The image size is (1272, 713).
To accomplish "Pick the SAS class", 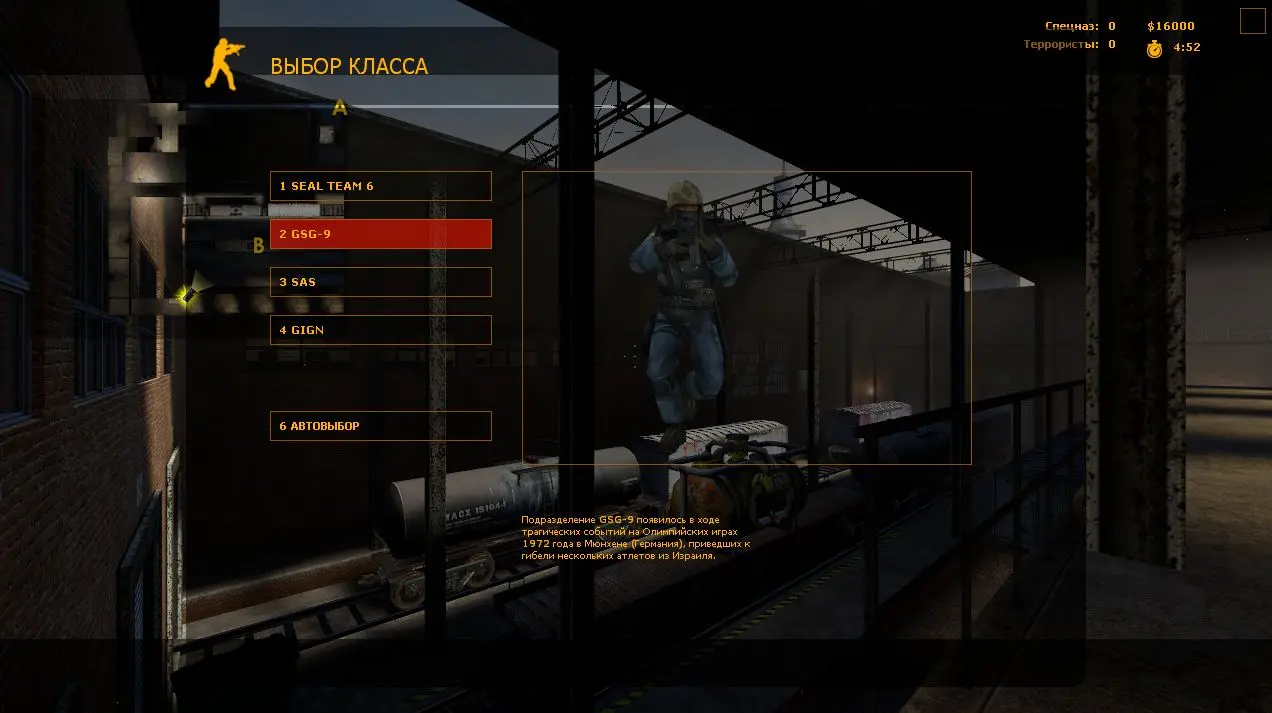I will [x=380, y=282].
